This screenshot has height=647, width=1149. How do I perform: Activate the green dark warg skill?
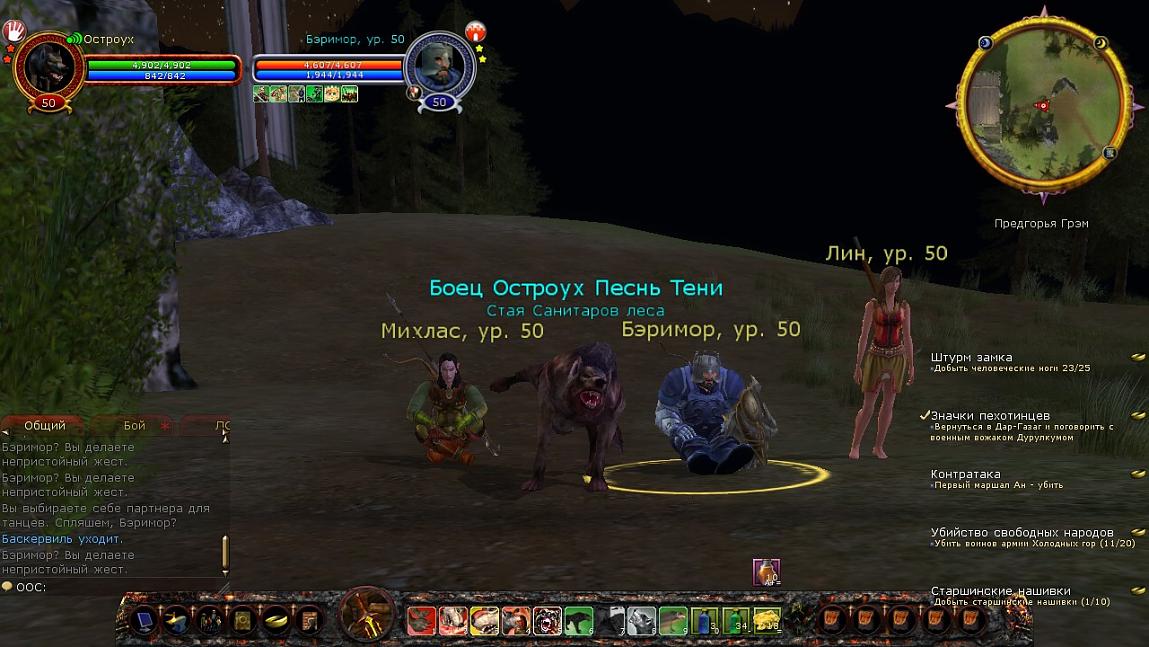click(579, 621)
